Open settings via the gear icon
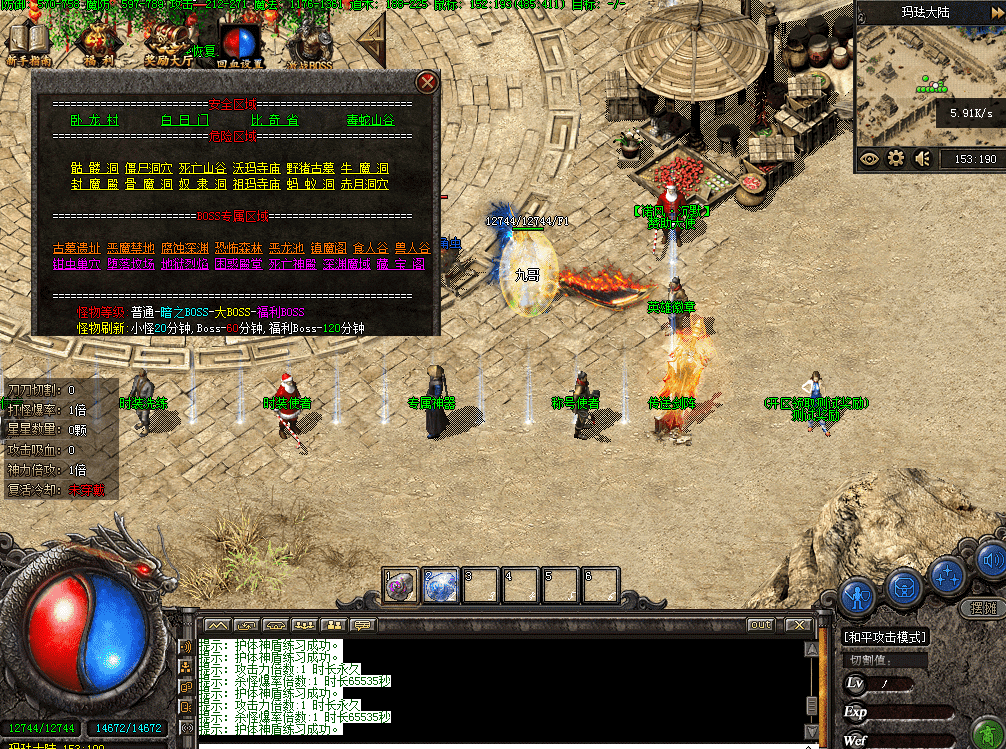 (x=896, y=158)
